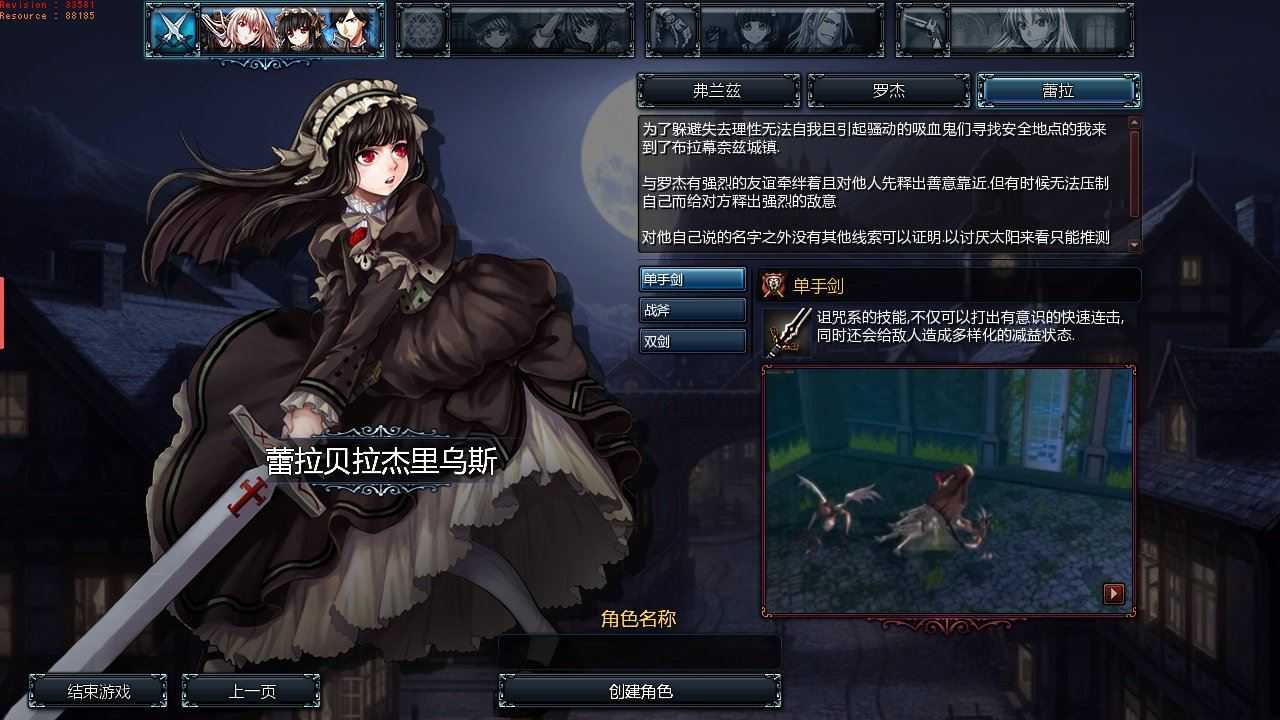Select the 双剑 weapon option
Viewport: 1280px width, 720px height.
(693, 341)
